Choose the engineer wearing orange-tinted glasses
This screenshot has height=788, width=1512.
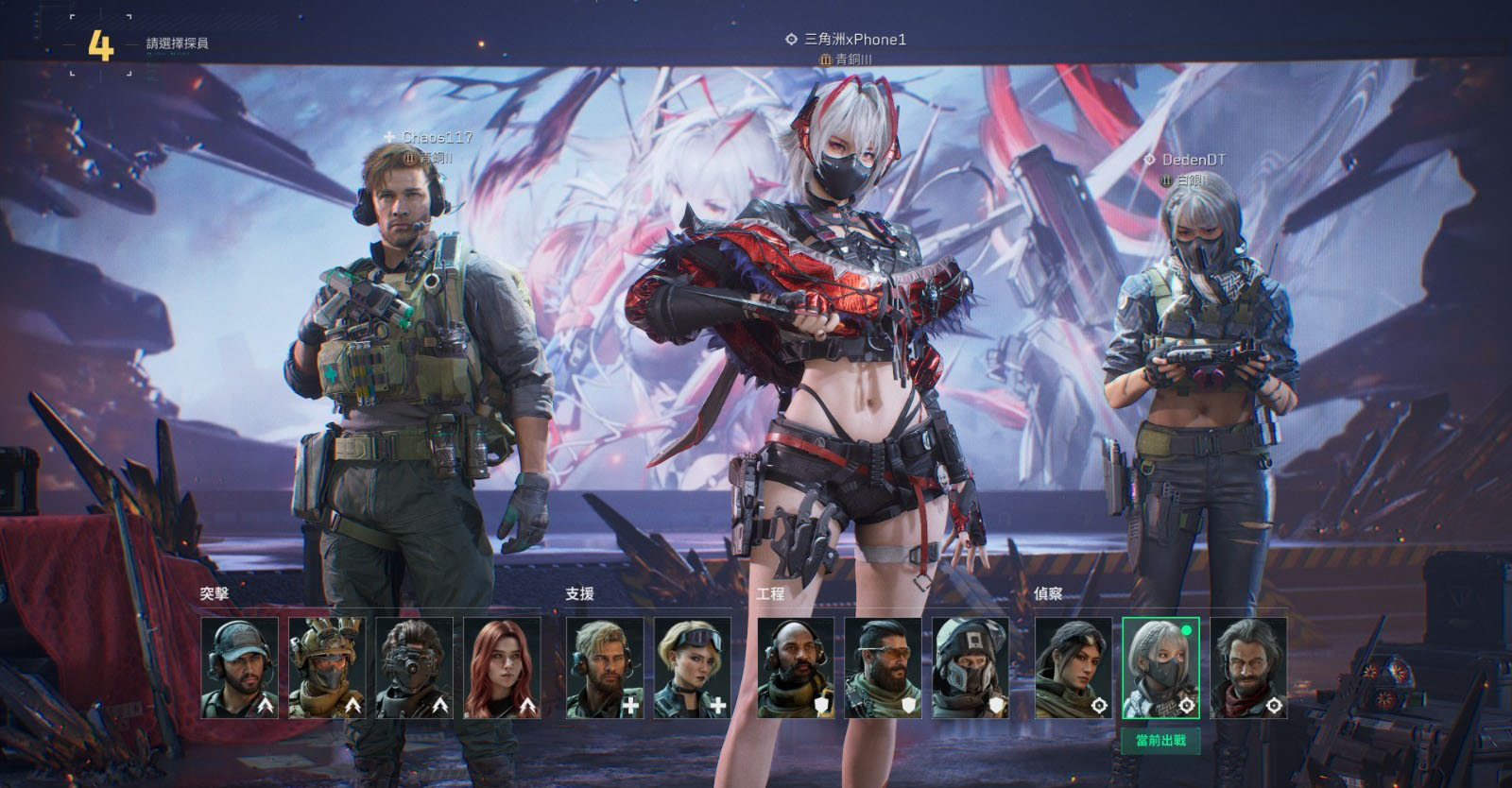[884, 668]
